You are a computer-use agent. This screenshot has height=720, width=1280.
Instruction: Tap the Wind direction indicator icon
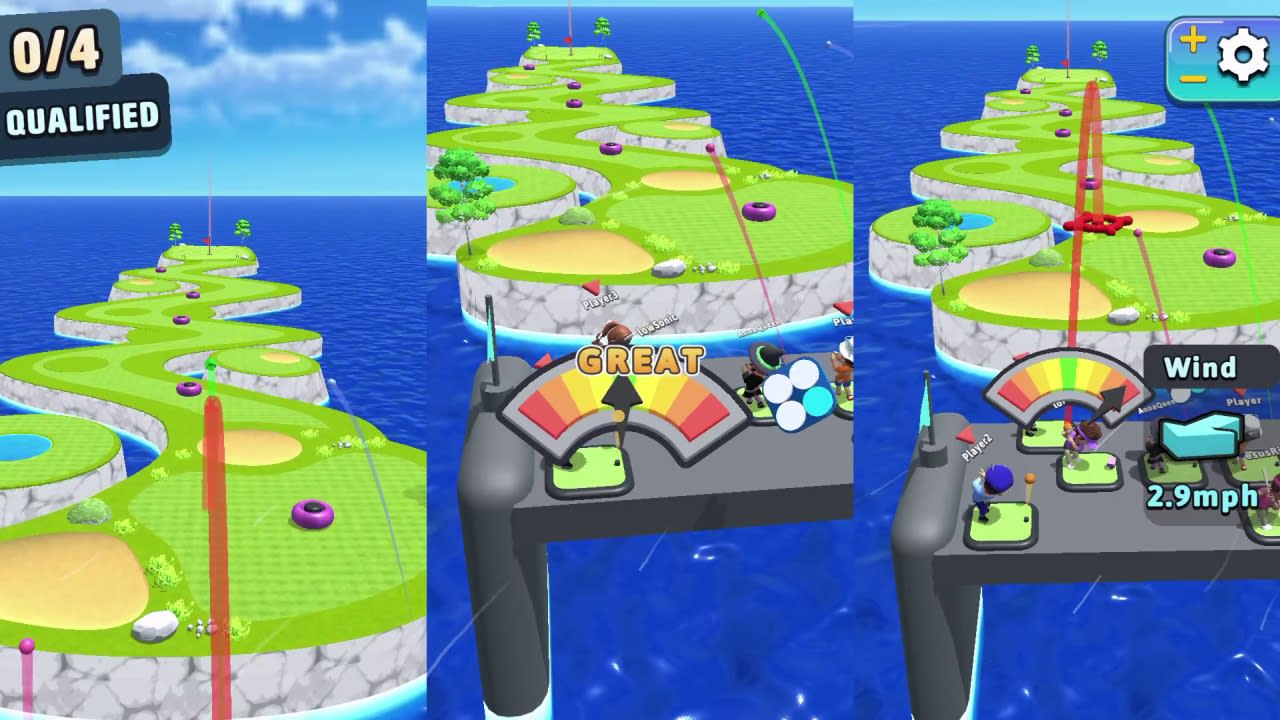[1200, 438]
